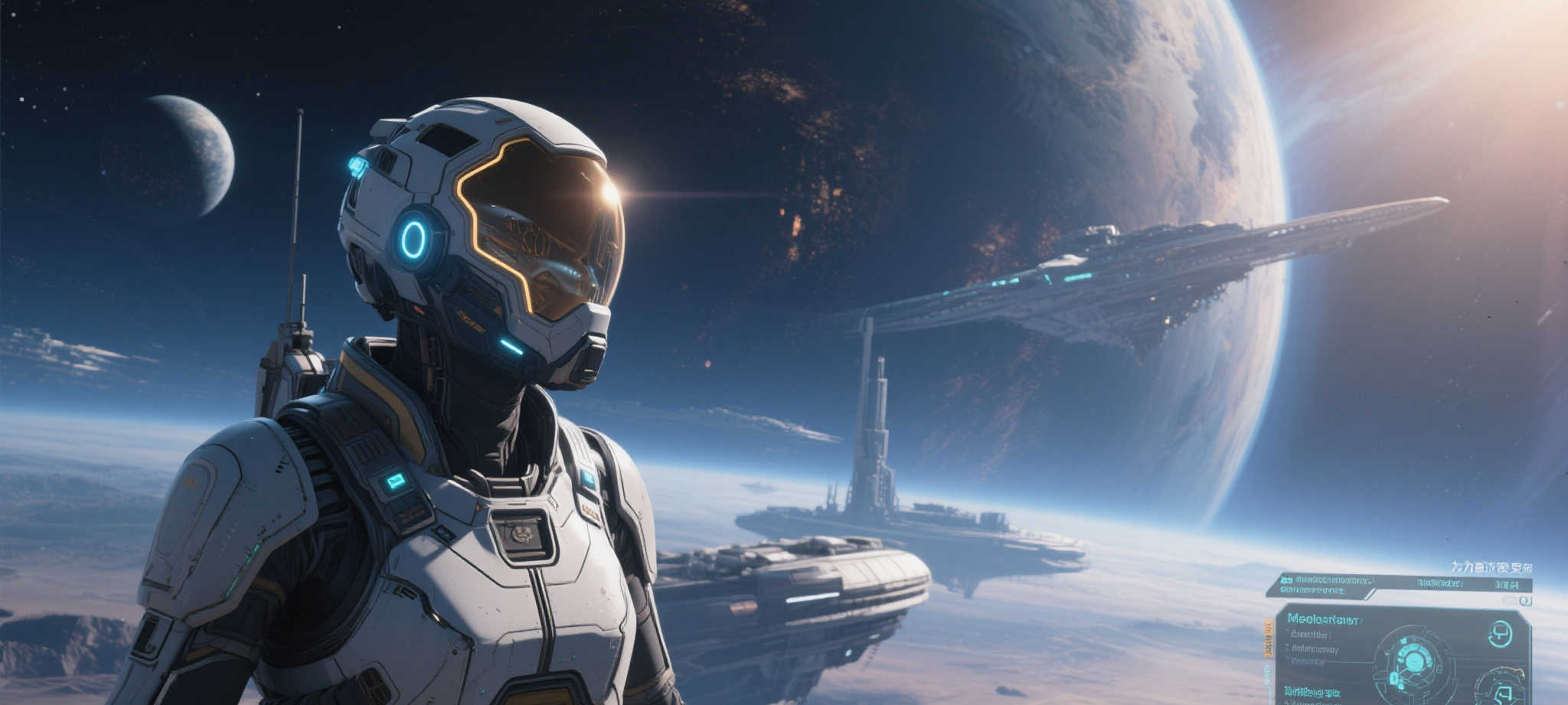This screenshot has width=1568, height=705.
Task: Click the angled header bar above the panel
Action: click(x=1398, y=586)
